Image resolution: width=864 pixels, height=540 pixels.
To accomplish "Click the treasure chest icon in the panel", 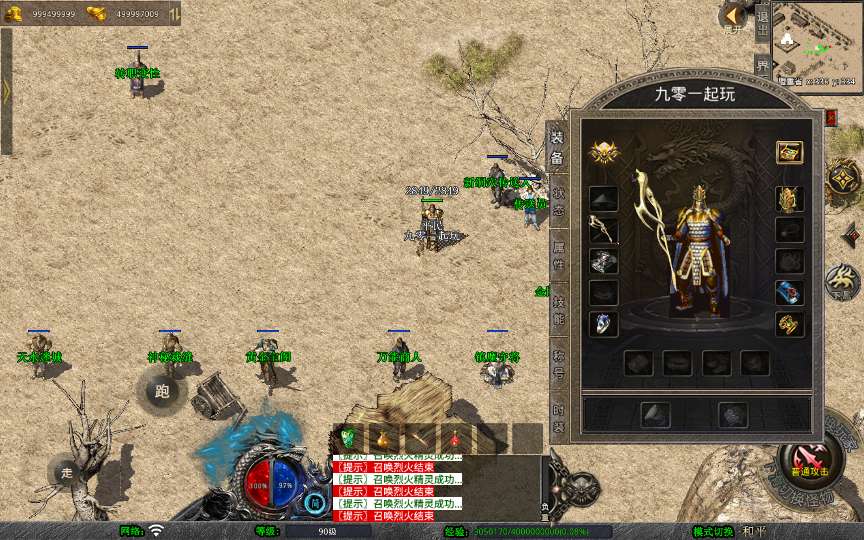I will [790, 153].
